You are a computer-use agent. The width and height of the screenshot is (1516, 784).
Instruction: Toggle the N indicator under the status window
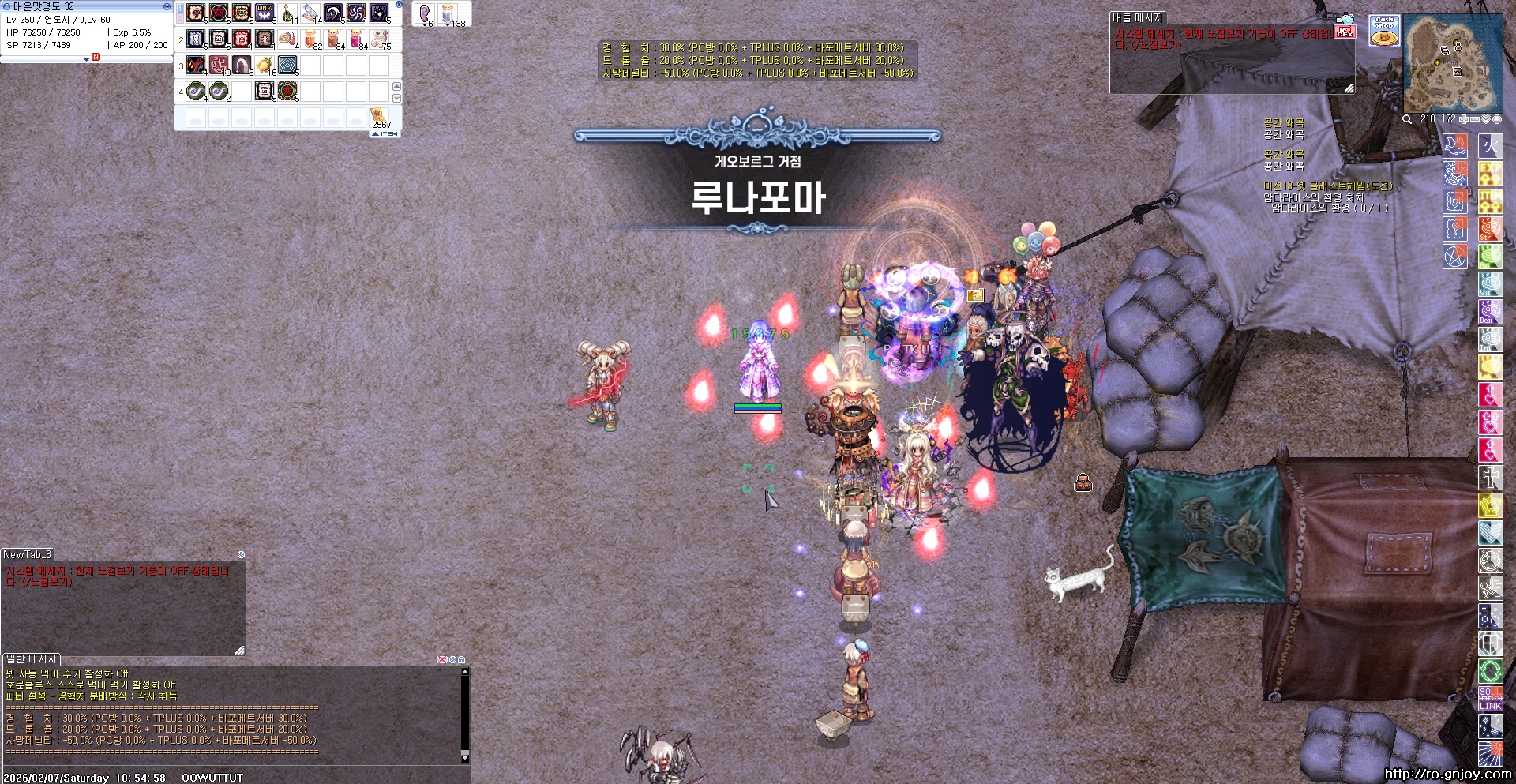point(96,57)
